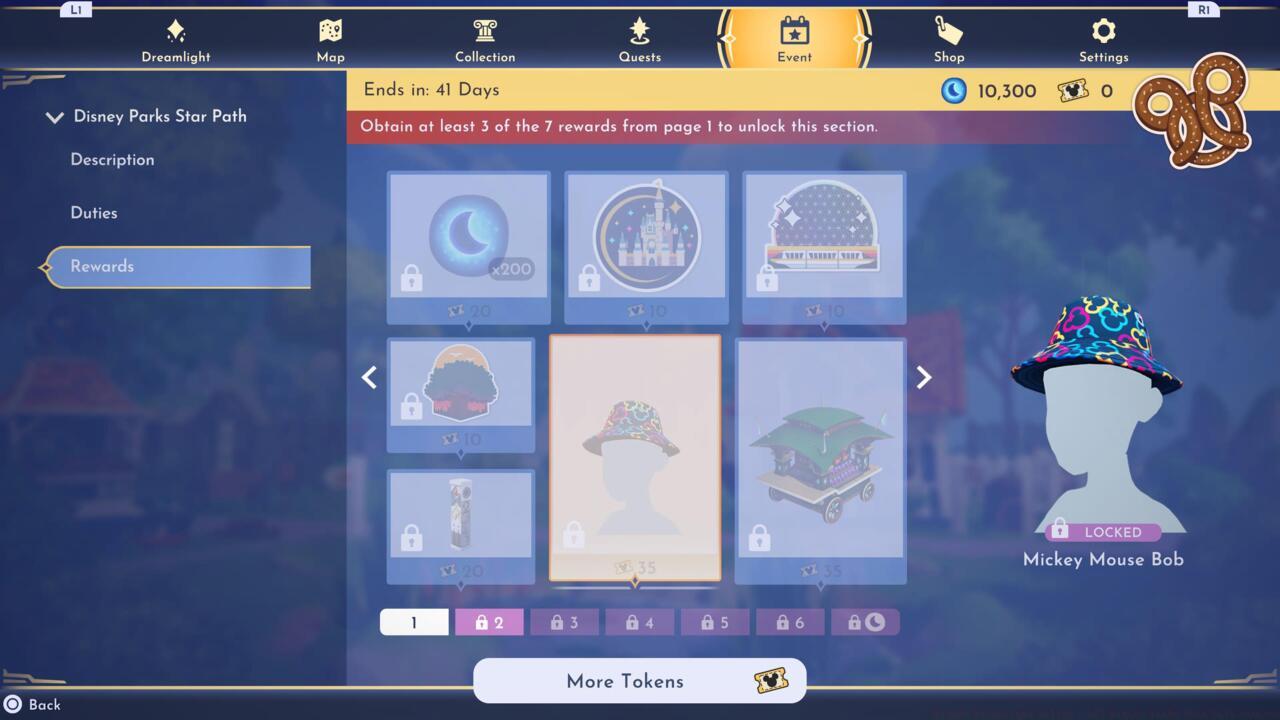Select the Map icon
The height and width of the screenshot is (720, 1280).
[330, 32]
